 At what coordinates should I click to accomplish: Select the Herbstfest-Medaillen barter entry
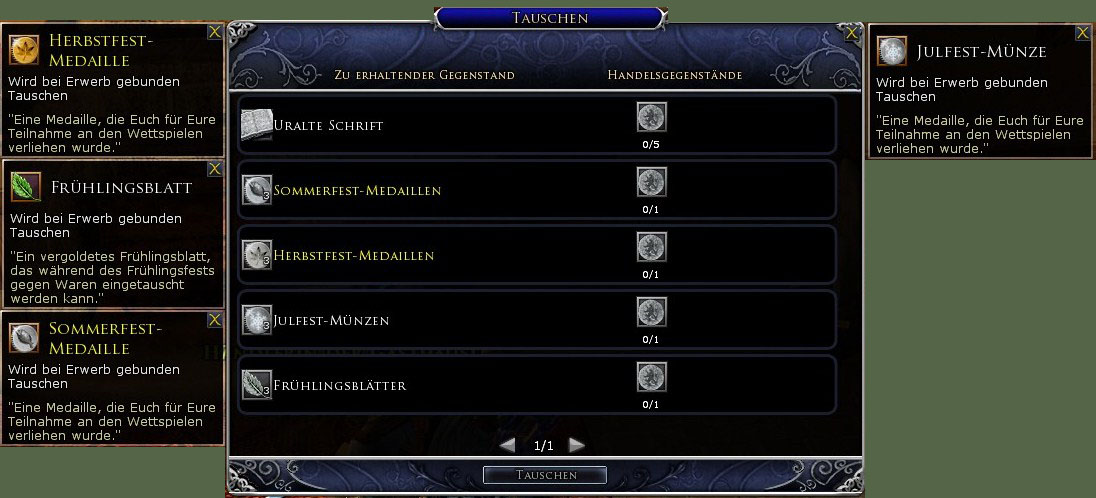tap(537, 255)
